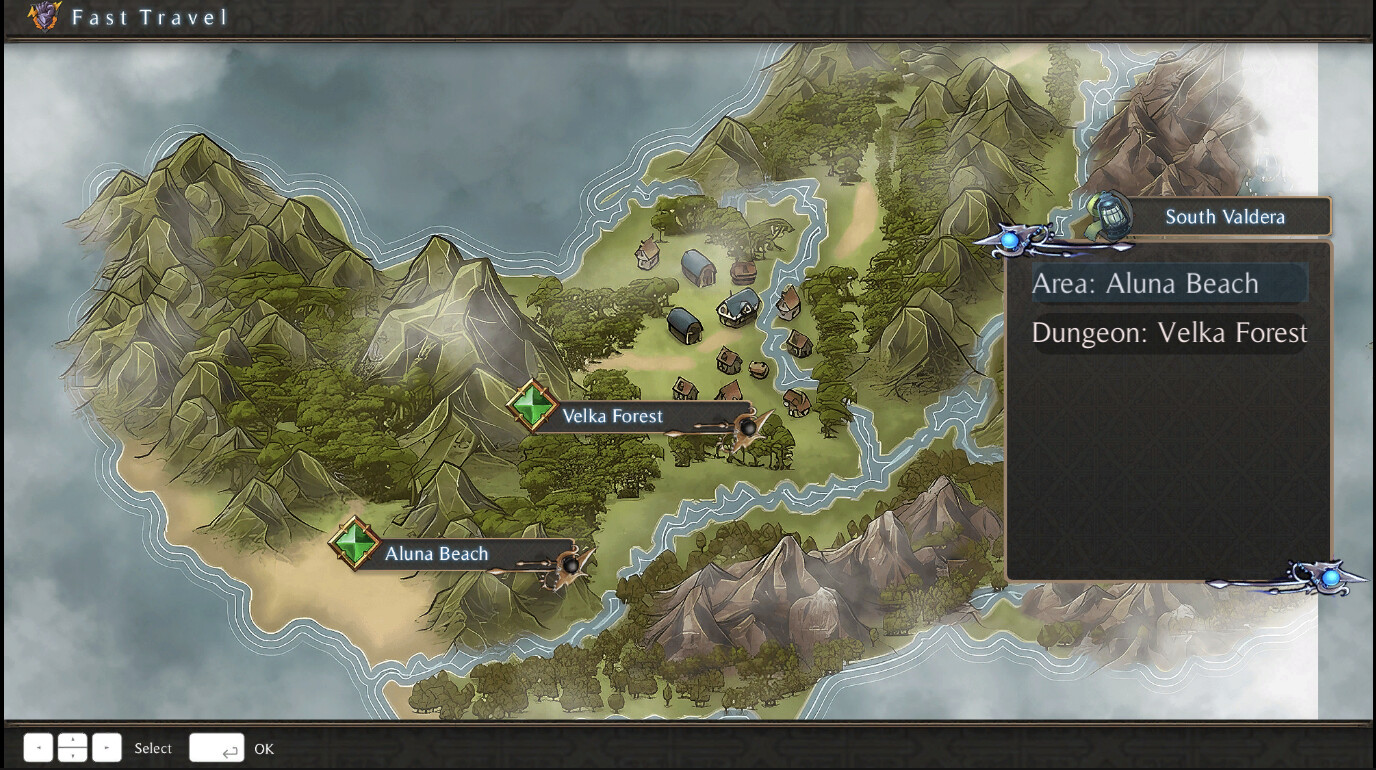The image size is (1376, 770).
Task: Click the Select label in the hint bar
Action: [x=154, y=748]
